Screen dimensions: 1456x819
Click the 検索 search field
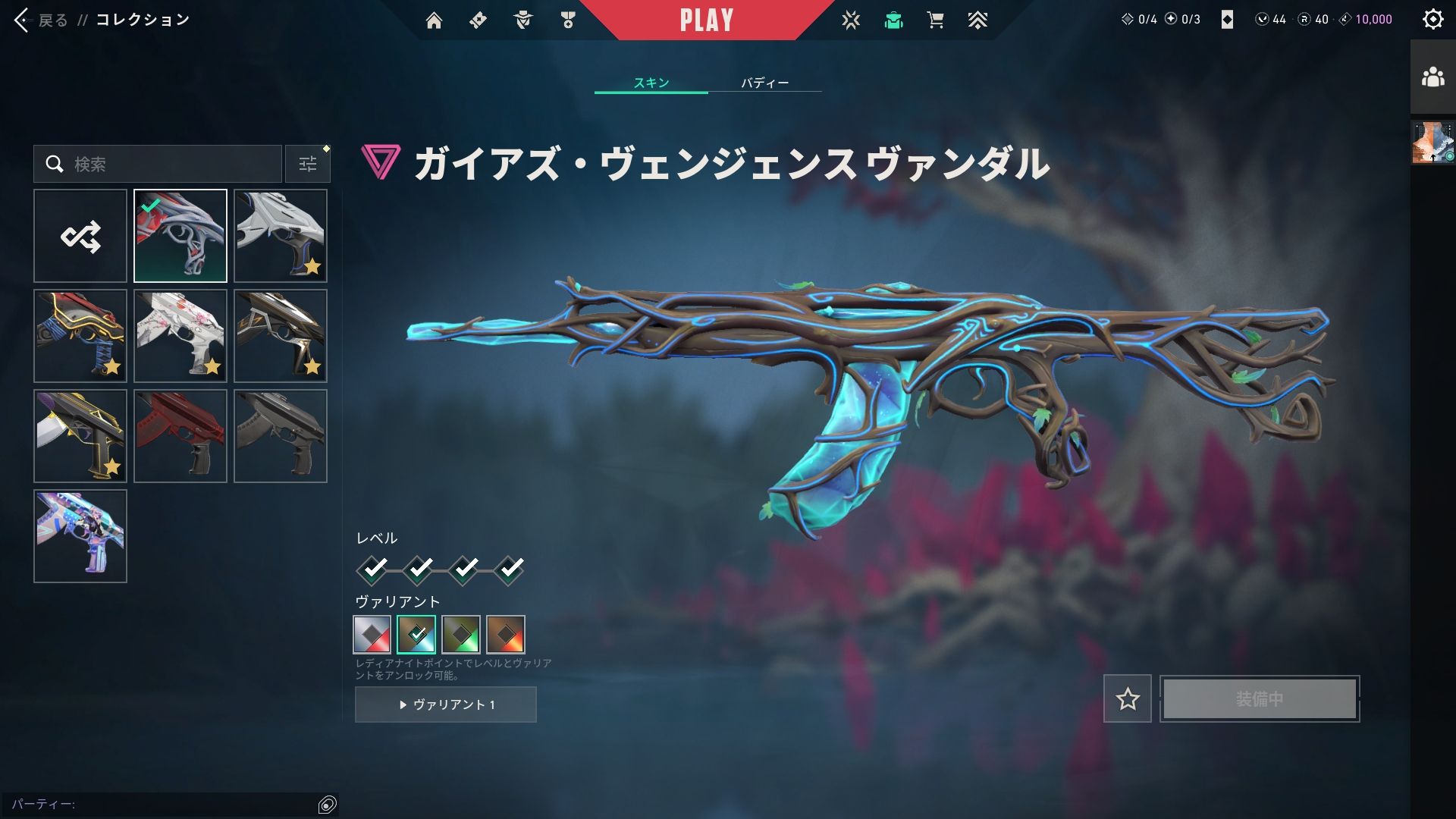coord(167,164)
